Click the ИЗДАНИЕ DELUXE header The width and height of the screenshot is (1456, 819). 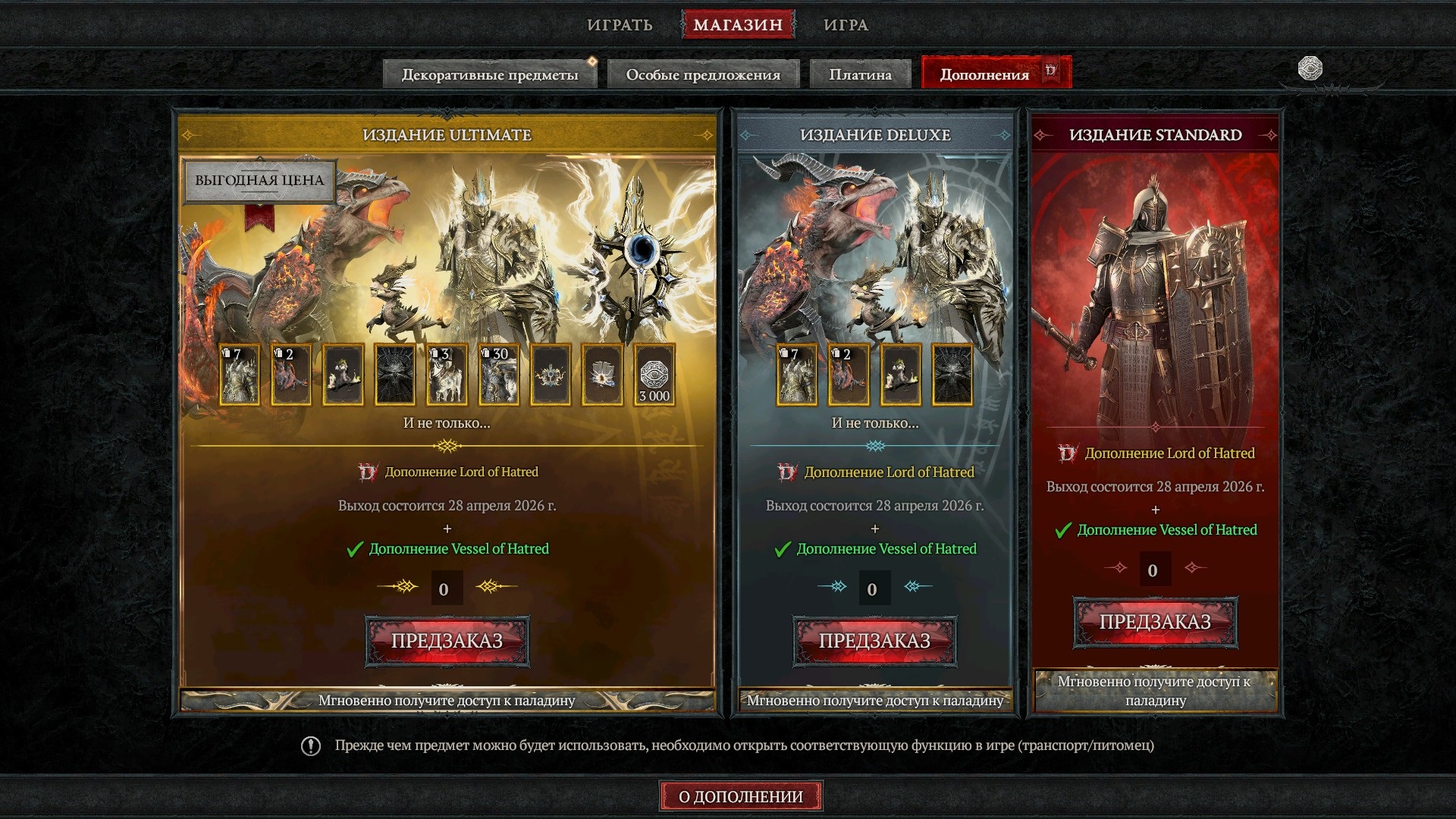coord(874,135)
